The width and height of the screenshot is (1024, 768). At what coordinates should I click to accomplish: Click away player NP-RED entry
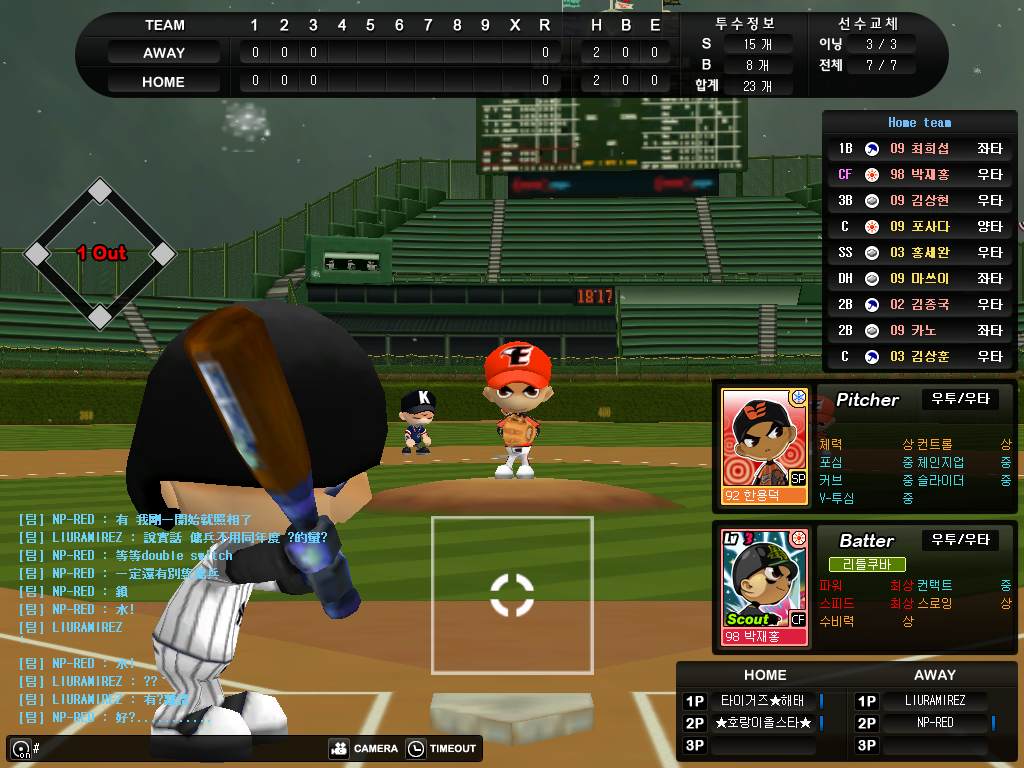(935, 723)
